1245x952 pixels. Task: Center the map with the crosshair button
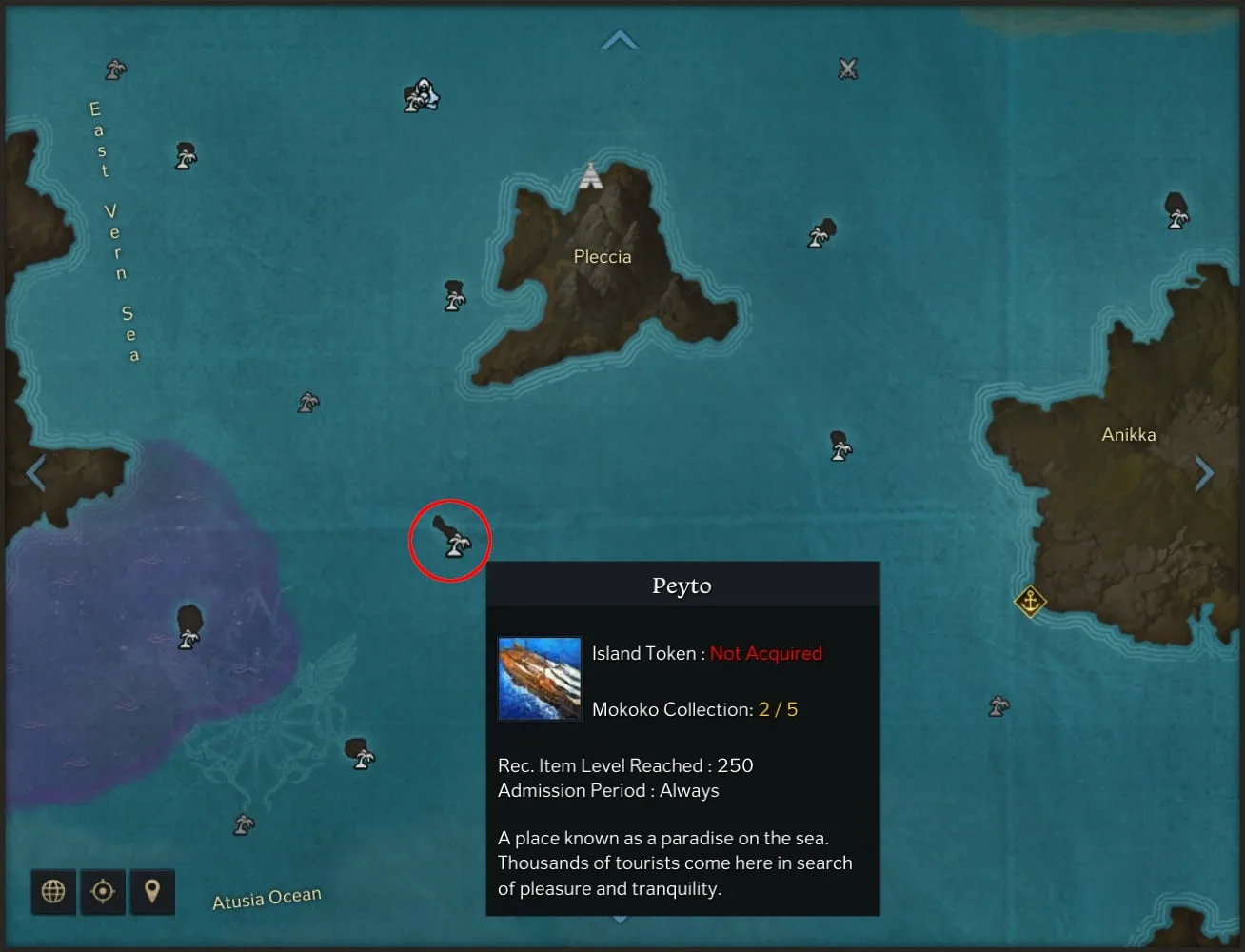click(103, 891)
